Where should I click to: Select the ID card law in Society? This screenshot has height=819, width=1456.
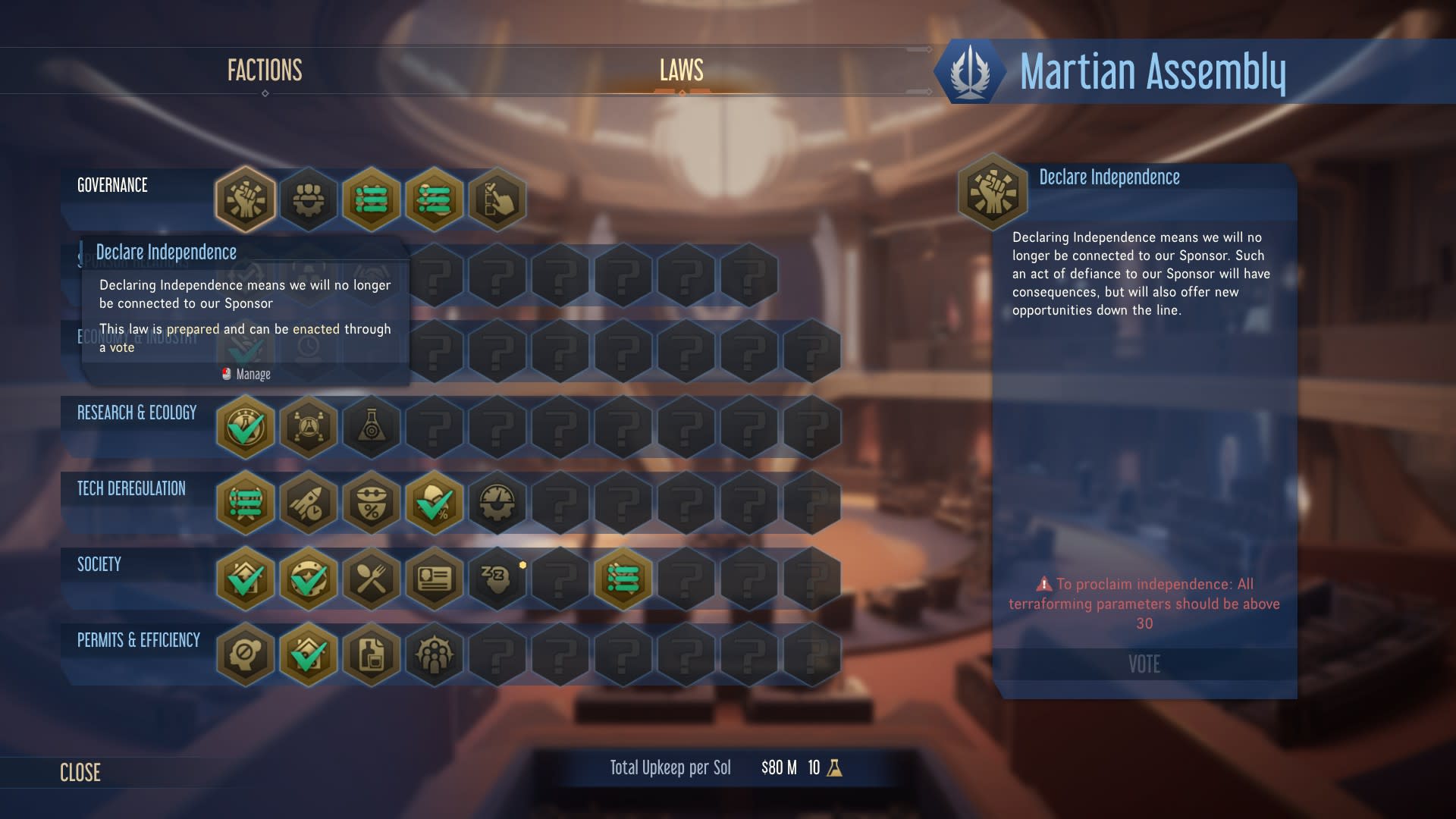pyautogui.click(x=434, y=579)
